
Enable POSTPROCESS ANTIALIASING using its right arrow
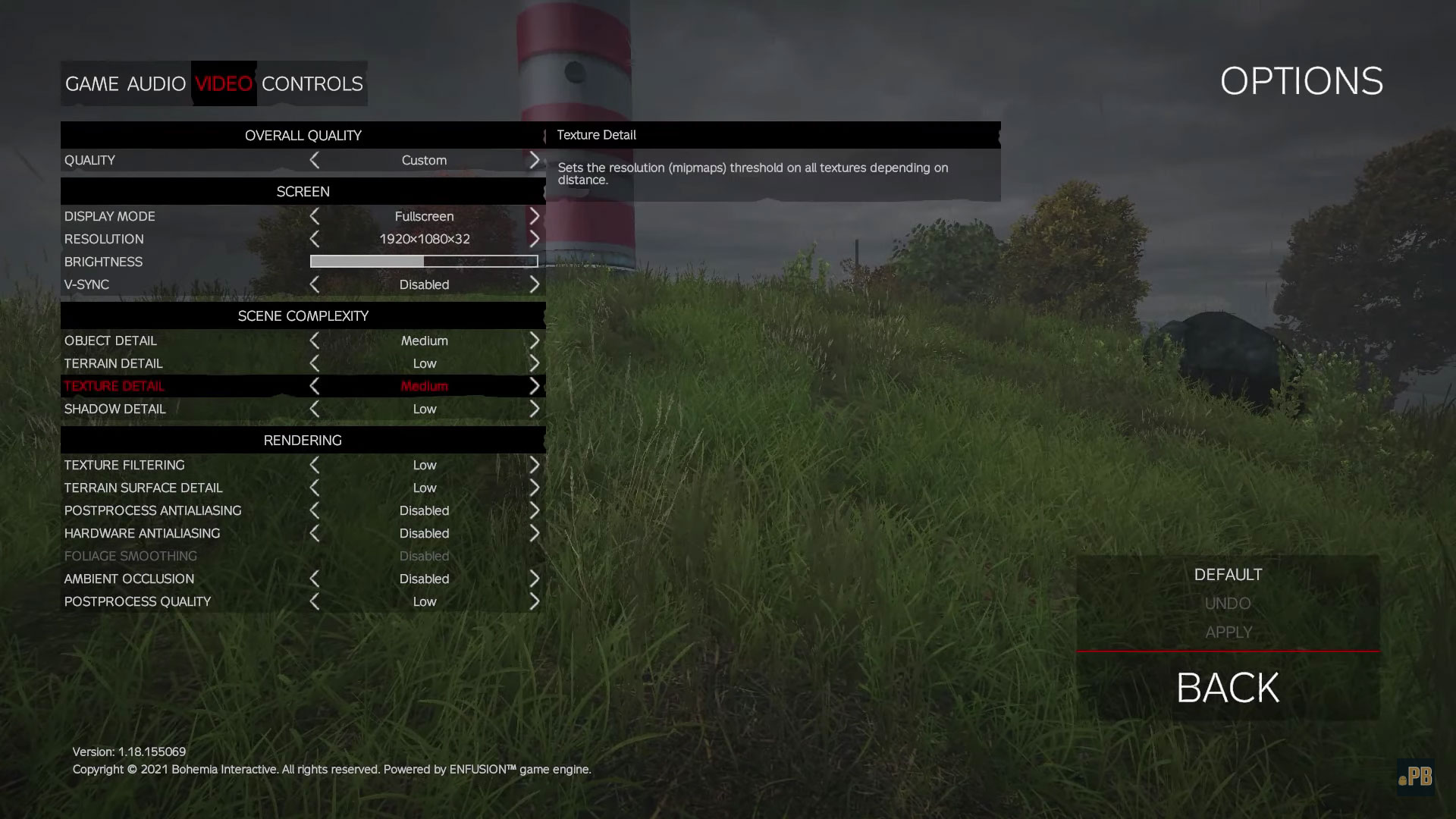pyautogui.click(x=535, y=510)
